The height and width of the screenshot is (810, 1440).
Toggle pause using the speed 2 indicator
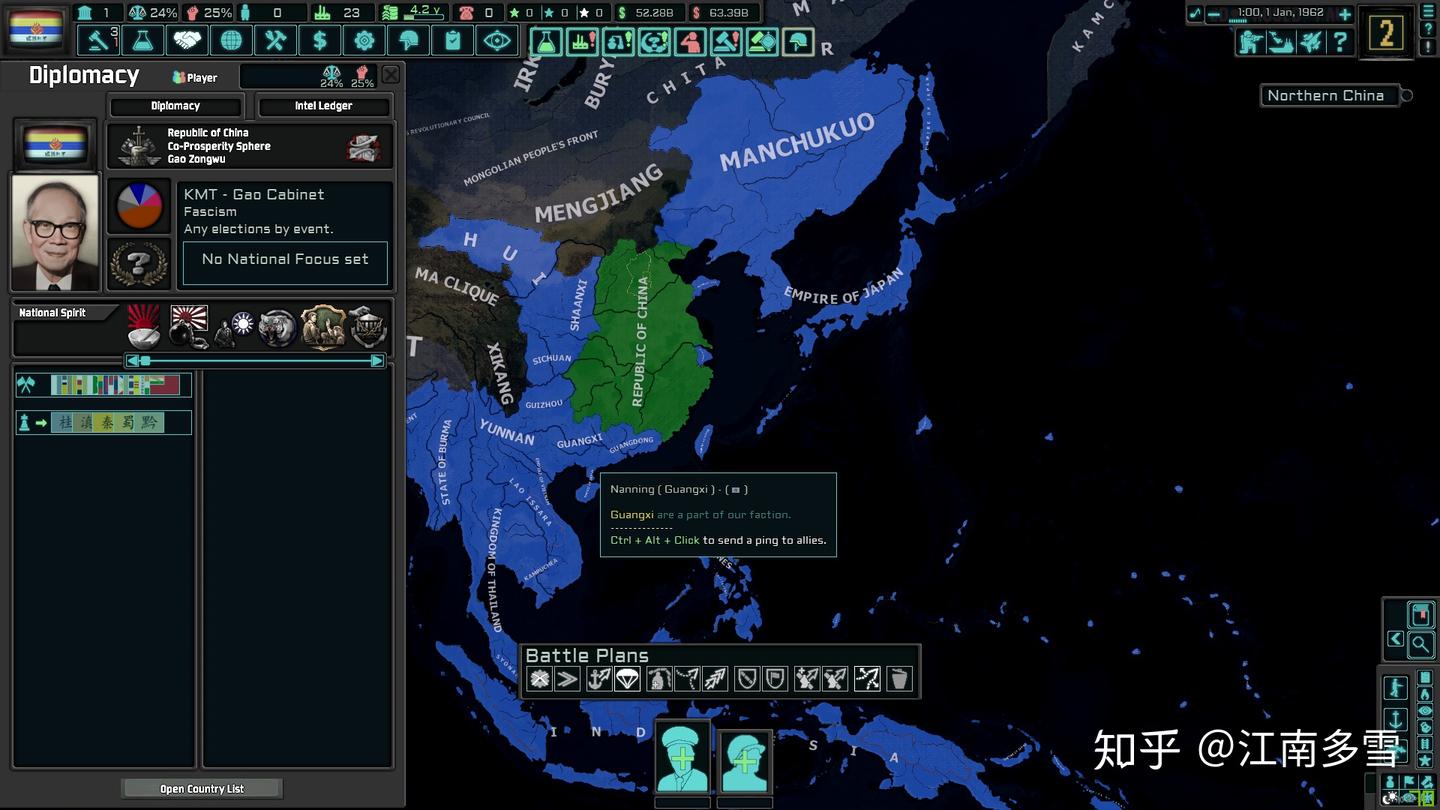pyautogui.click(x=1386, y=34)
